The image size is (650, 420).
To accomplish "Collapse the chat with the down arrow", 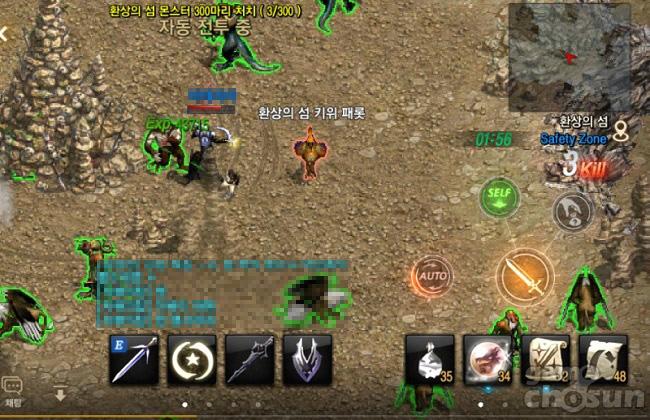I will [x=61, y=394].
